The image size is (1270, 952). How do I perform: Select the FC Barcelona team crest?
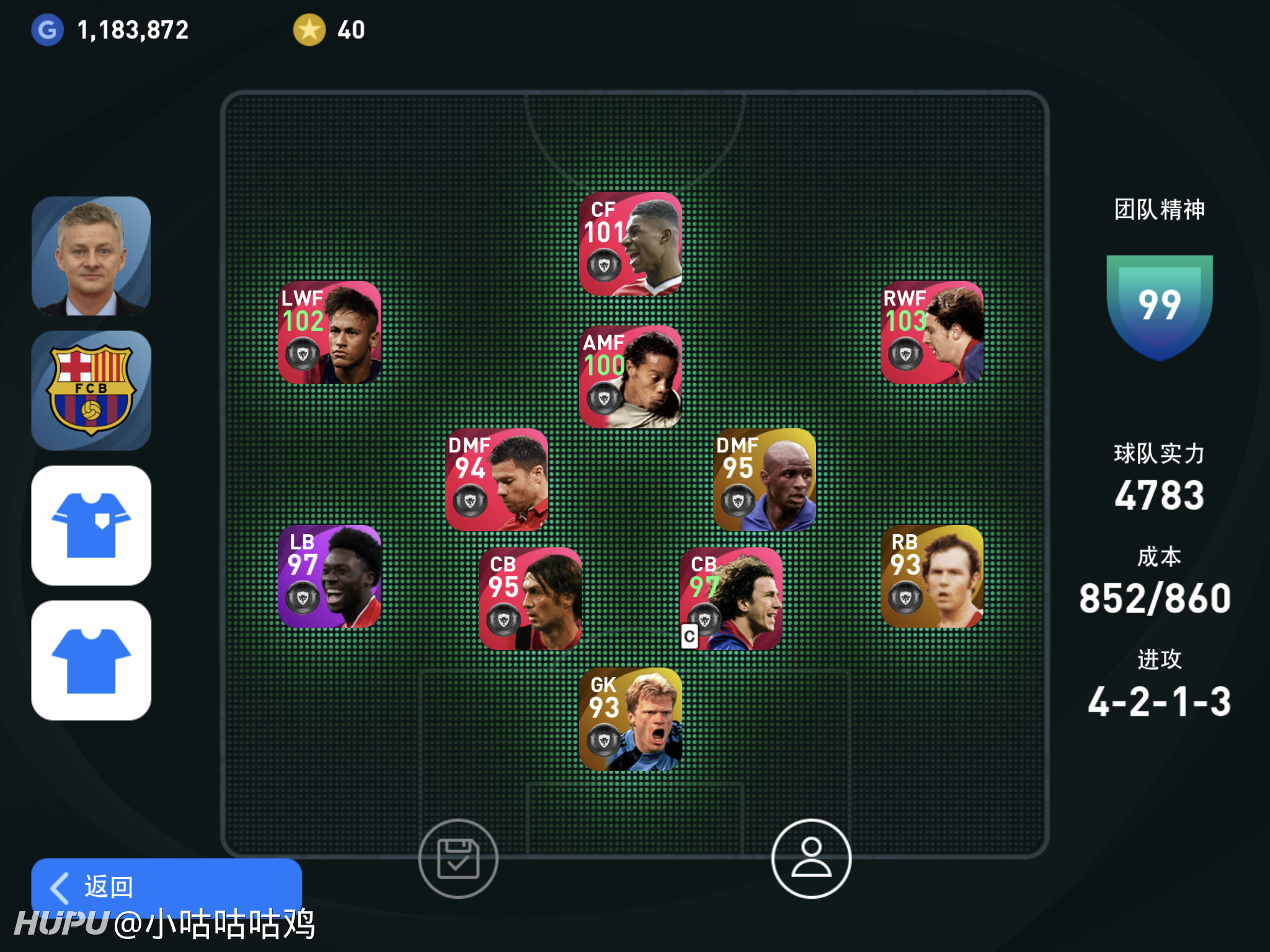pyautogui.click(x=91, y=390)
